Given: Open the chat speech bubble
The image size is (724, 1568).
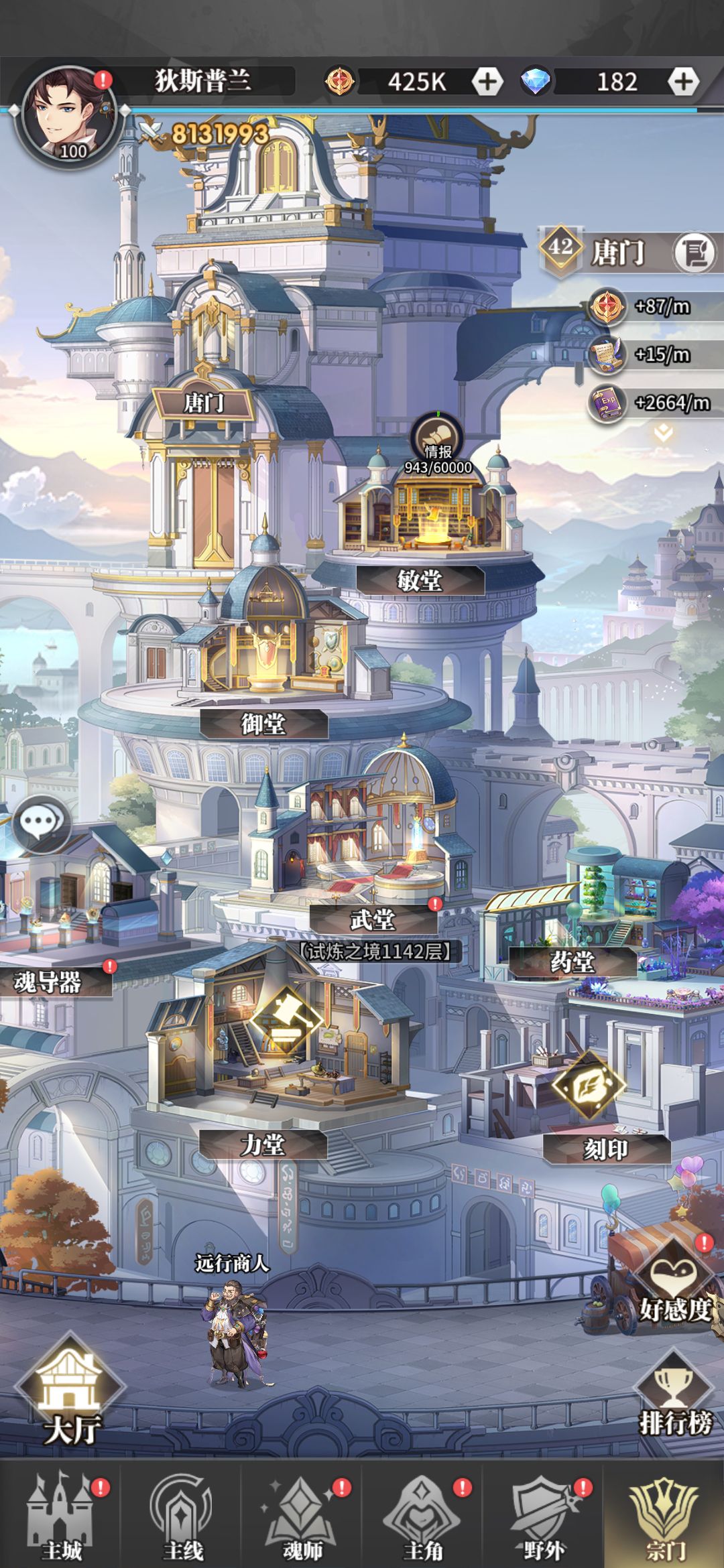Looking at the screenshot, I should [x=42, y=824].
